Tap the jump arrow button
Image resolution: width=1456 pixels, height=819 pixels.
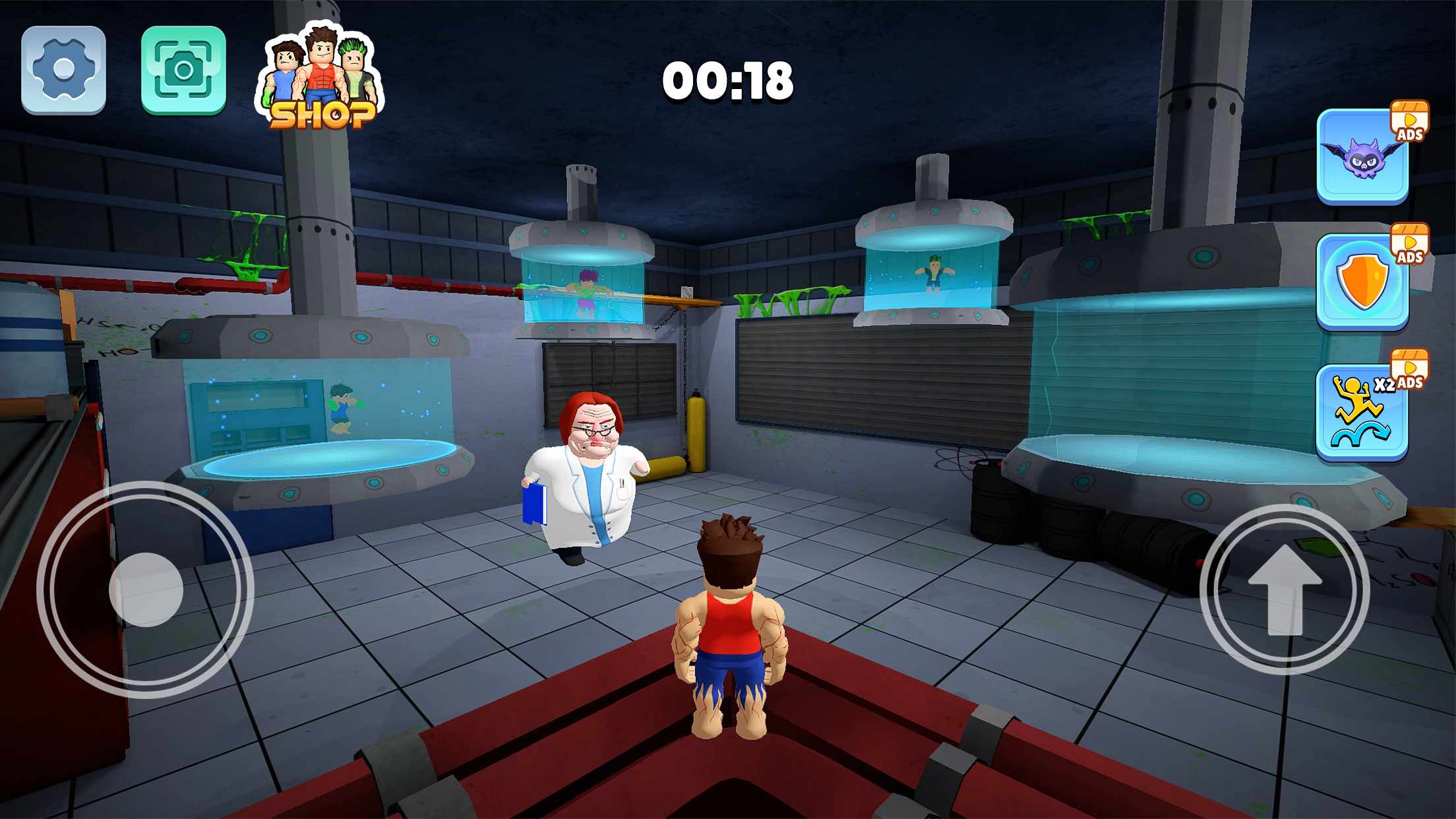pos(1285,590)
